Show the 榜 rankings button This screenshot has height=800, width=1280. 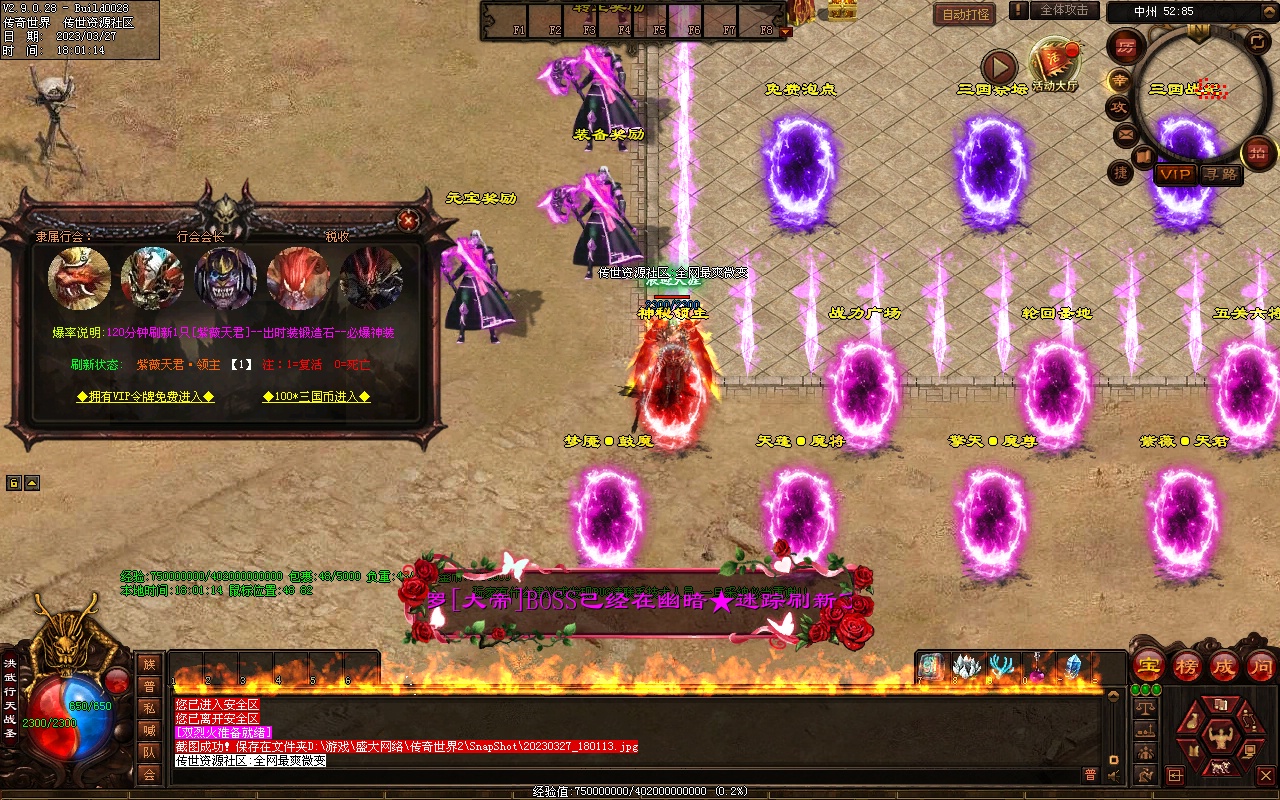pos(1187,666)
